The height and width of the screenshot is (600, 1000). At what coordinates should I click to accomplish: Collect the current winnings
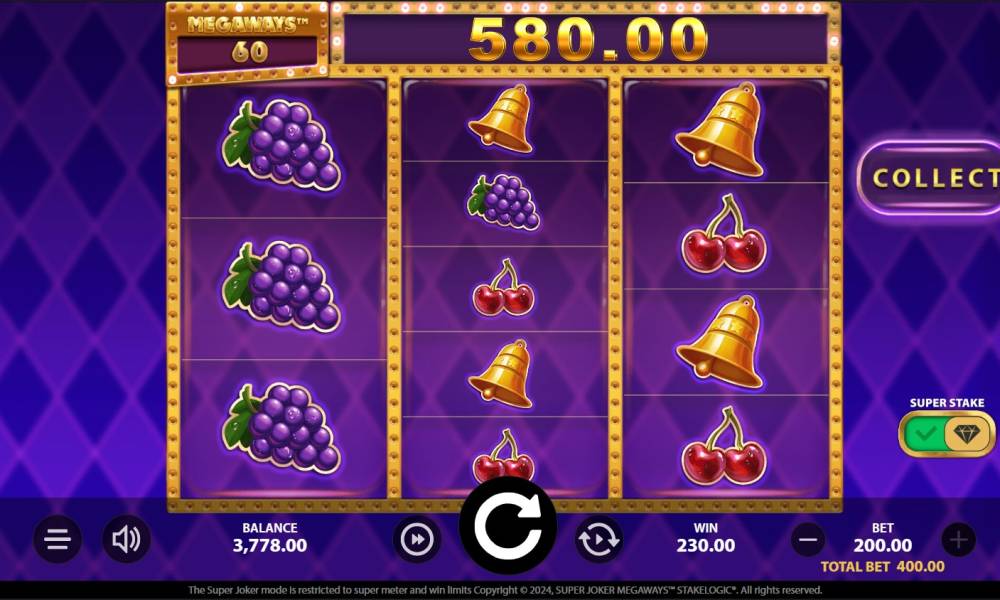pos(930,178)
